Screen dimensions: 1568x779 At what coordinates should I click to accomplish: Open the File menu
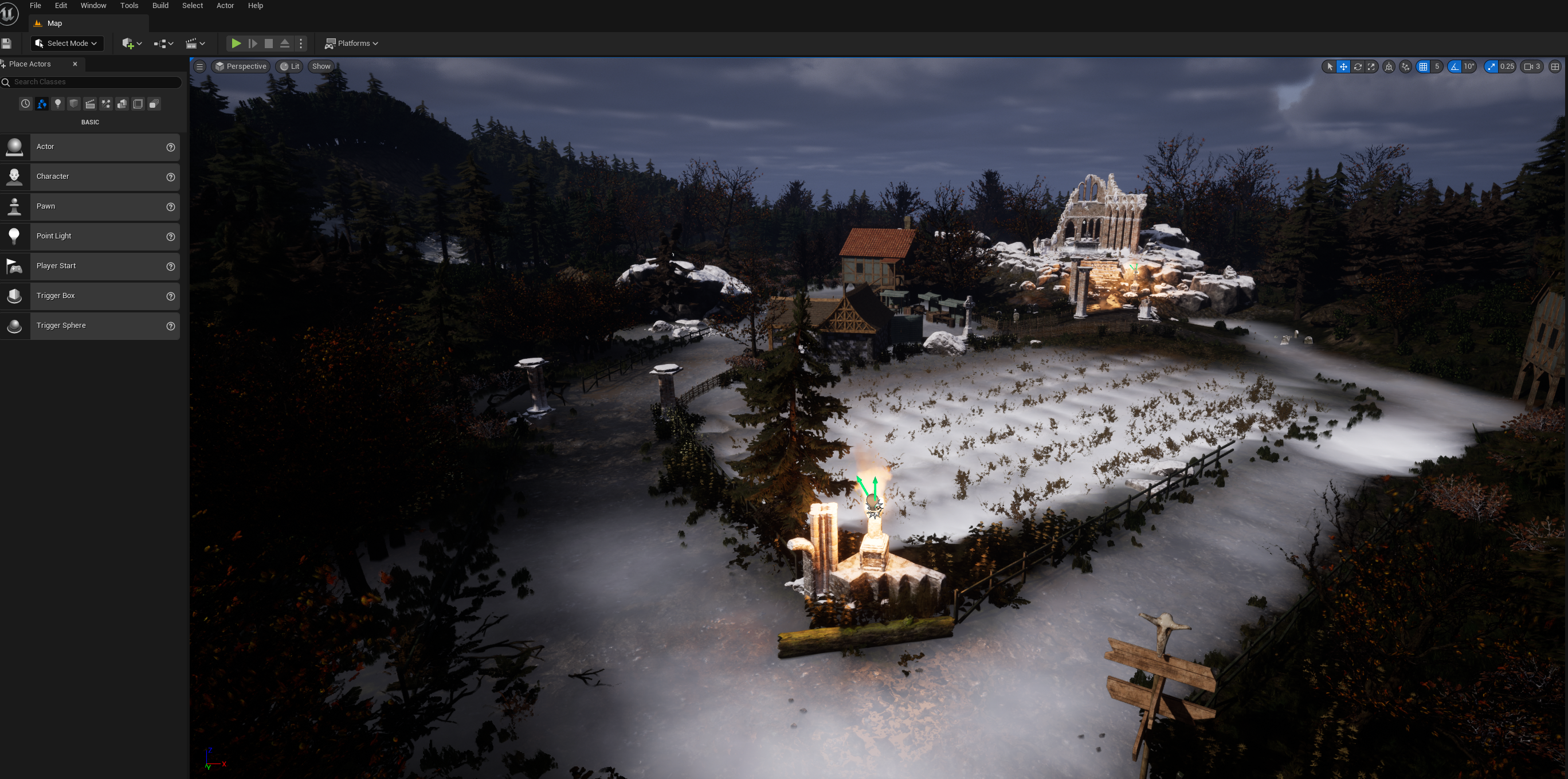[x=36, y=6]
